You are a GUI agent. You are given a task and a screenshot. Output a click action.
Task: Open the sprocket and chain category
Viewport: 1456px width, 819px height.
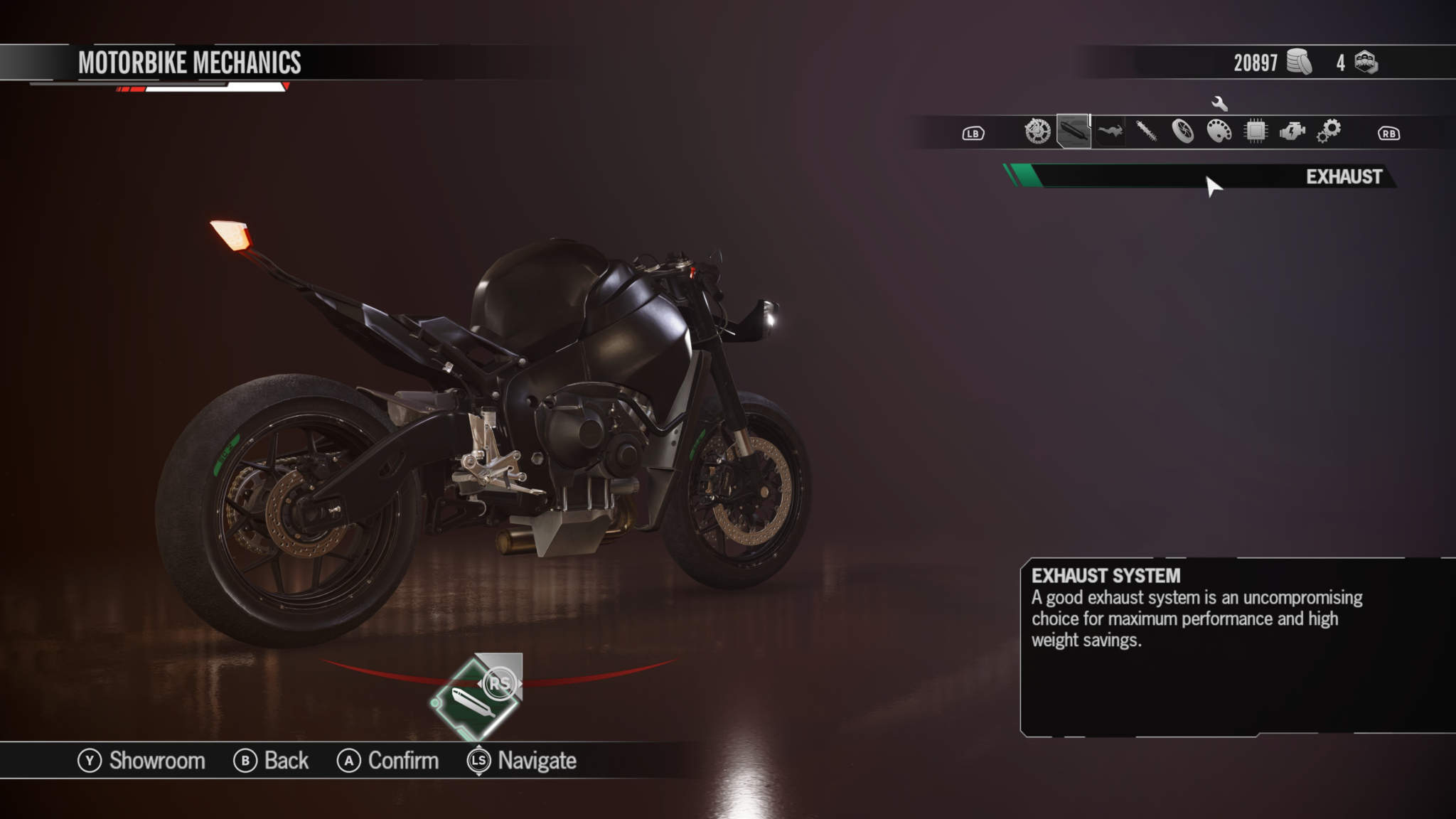coord(1038,132)
